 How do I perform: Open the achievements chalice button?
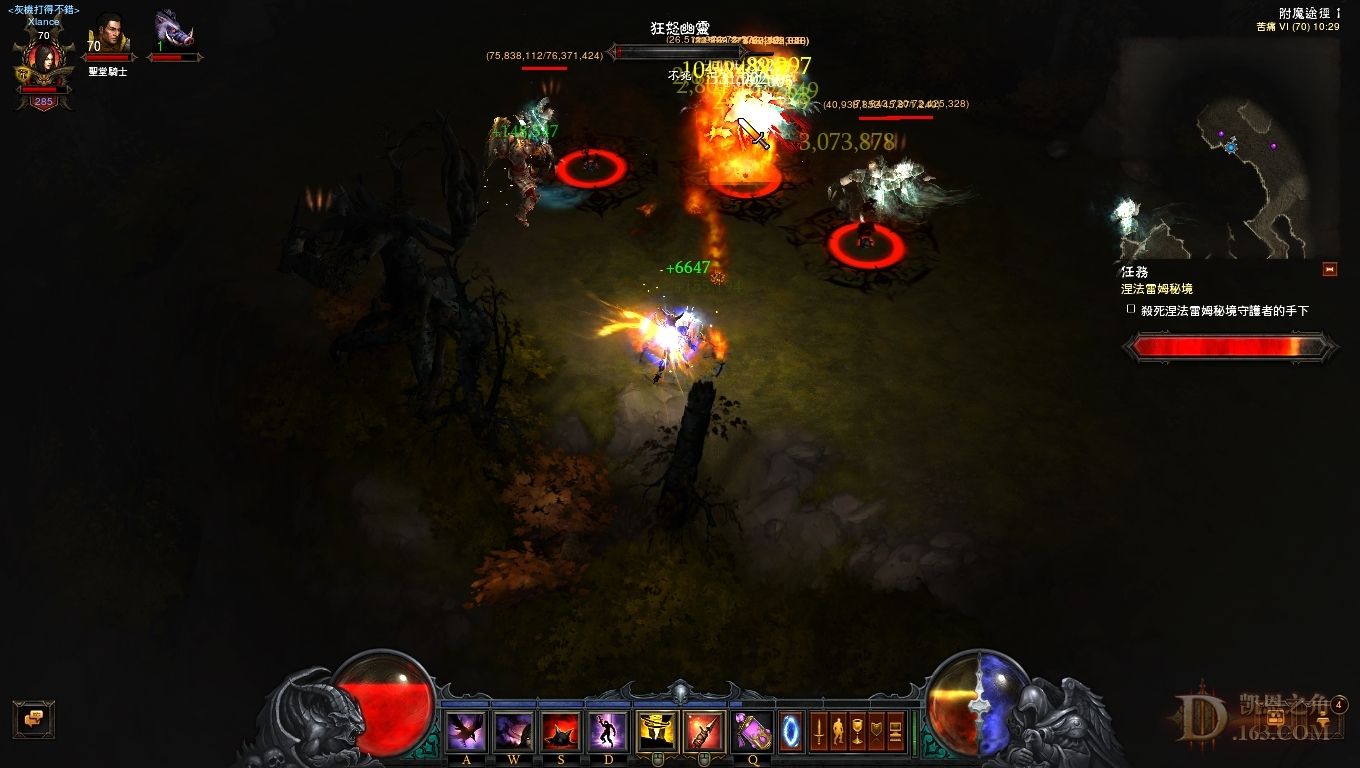857,731
